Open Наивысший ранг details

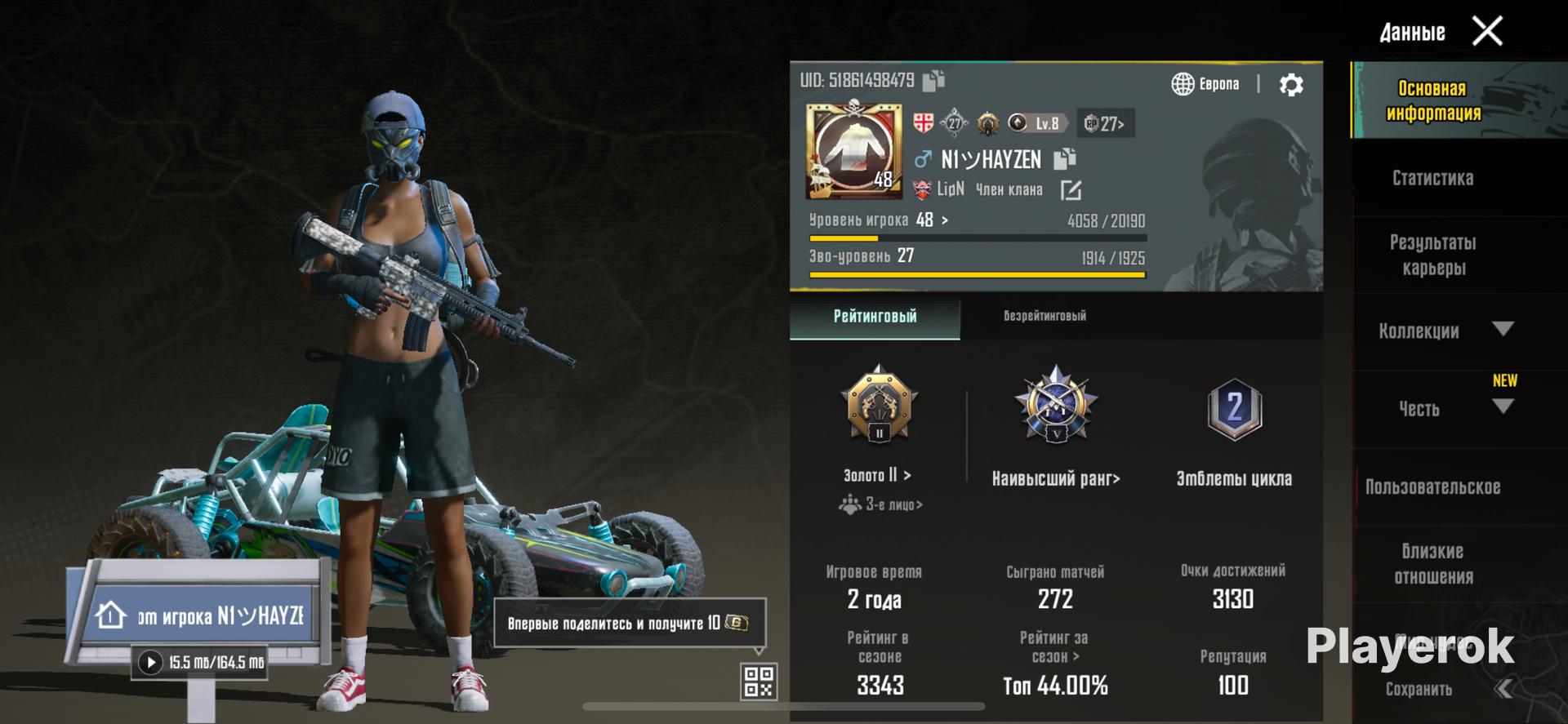pyautogui.click(x=1056, y=478)
